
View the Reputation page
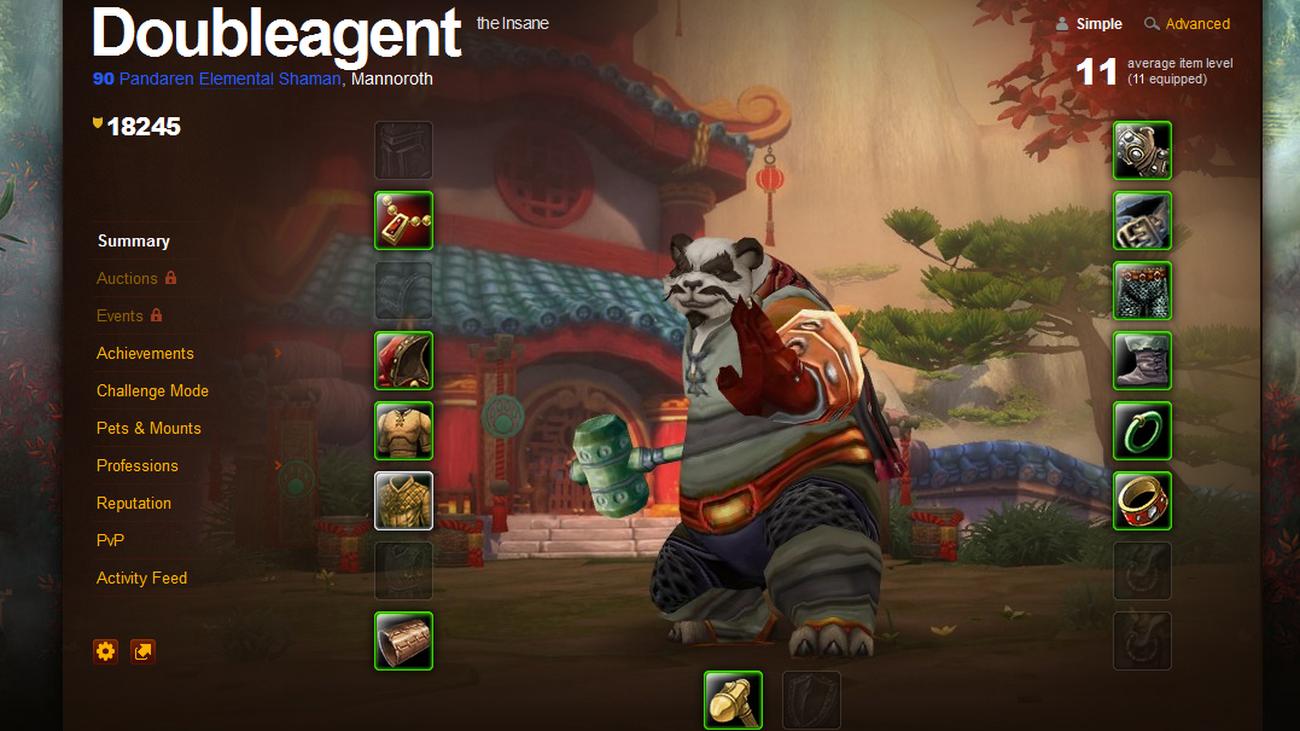point(133,503)
